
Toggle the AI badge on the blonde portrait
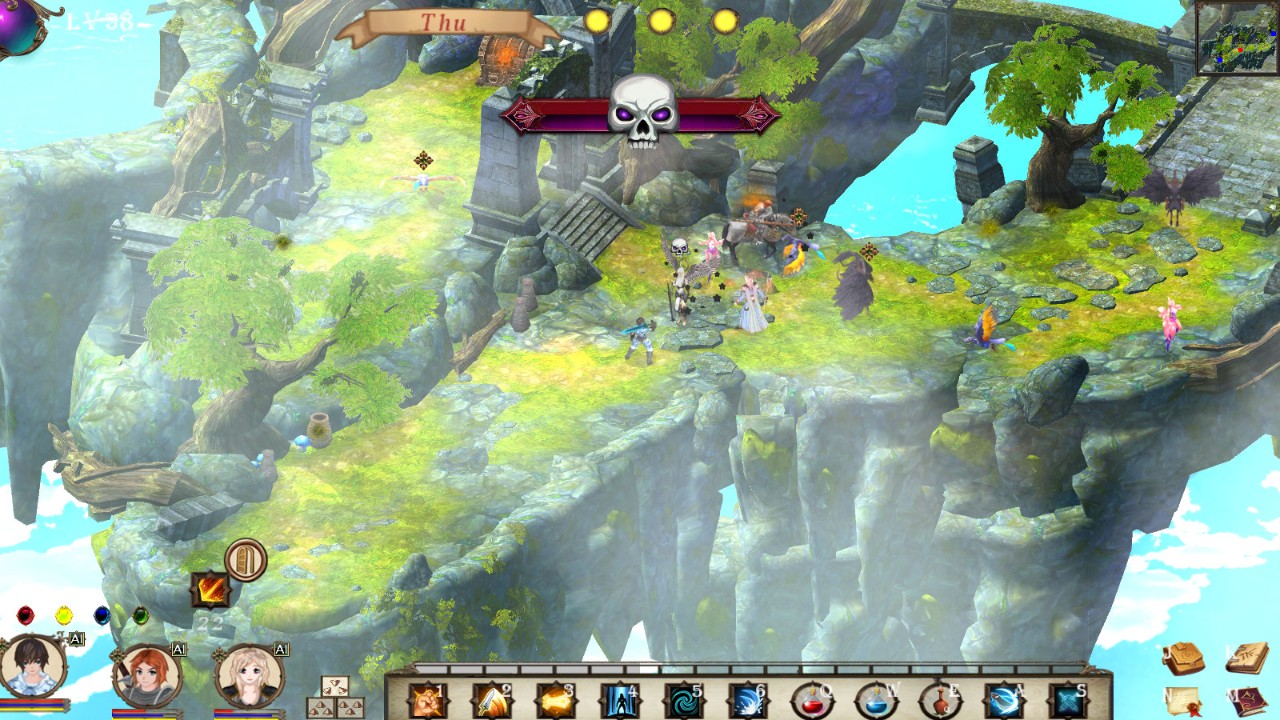click(x=281, y=650)
